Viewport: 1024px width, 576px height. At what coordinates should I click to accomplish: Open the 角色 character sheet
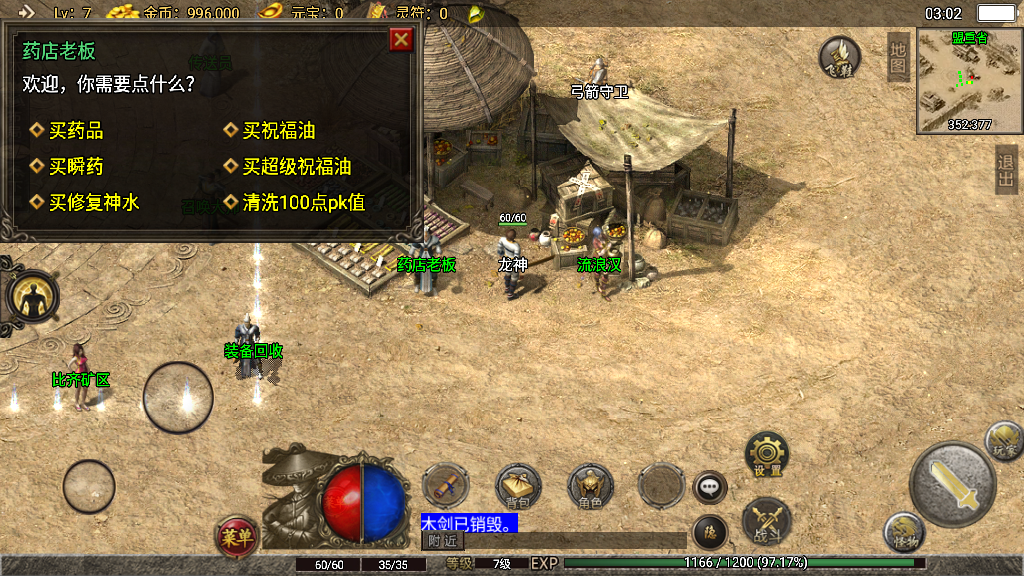[590, 487]
